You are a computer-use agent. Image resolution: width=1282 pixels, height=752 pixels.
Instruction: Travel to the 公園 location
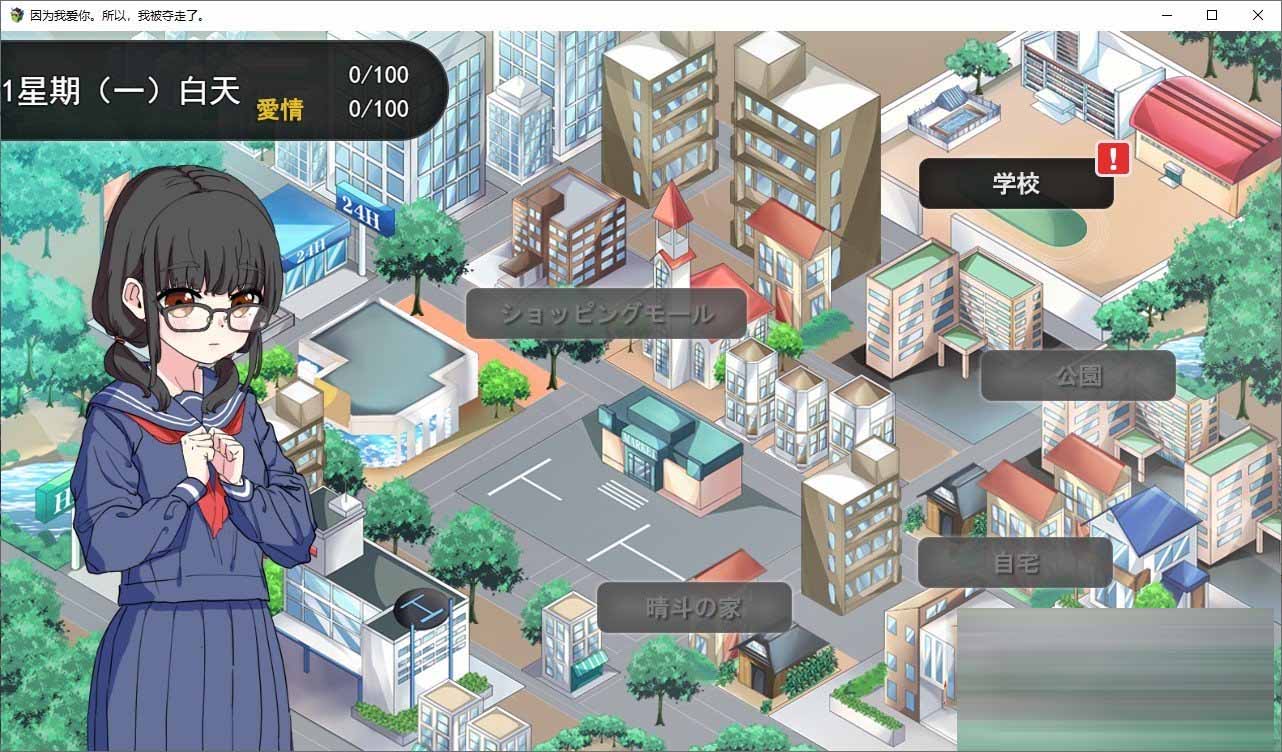pos(1078,374)
